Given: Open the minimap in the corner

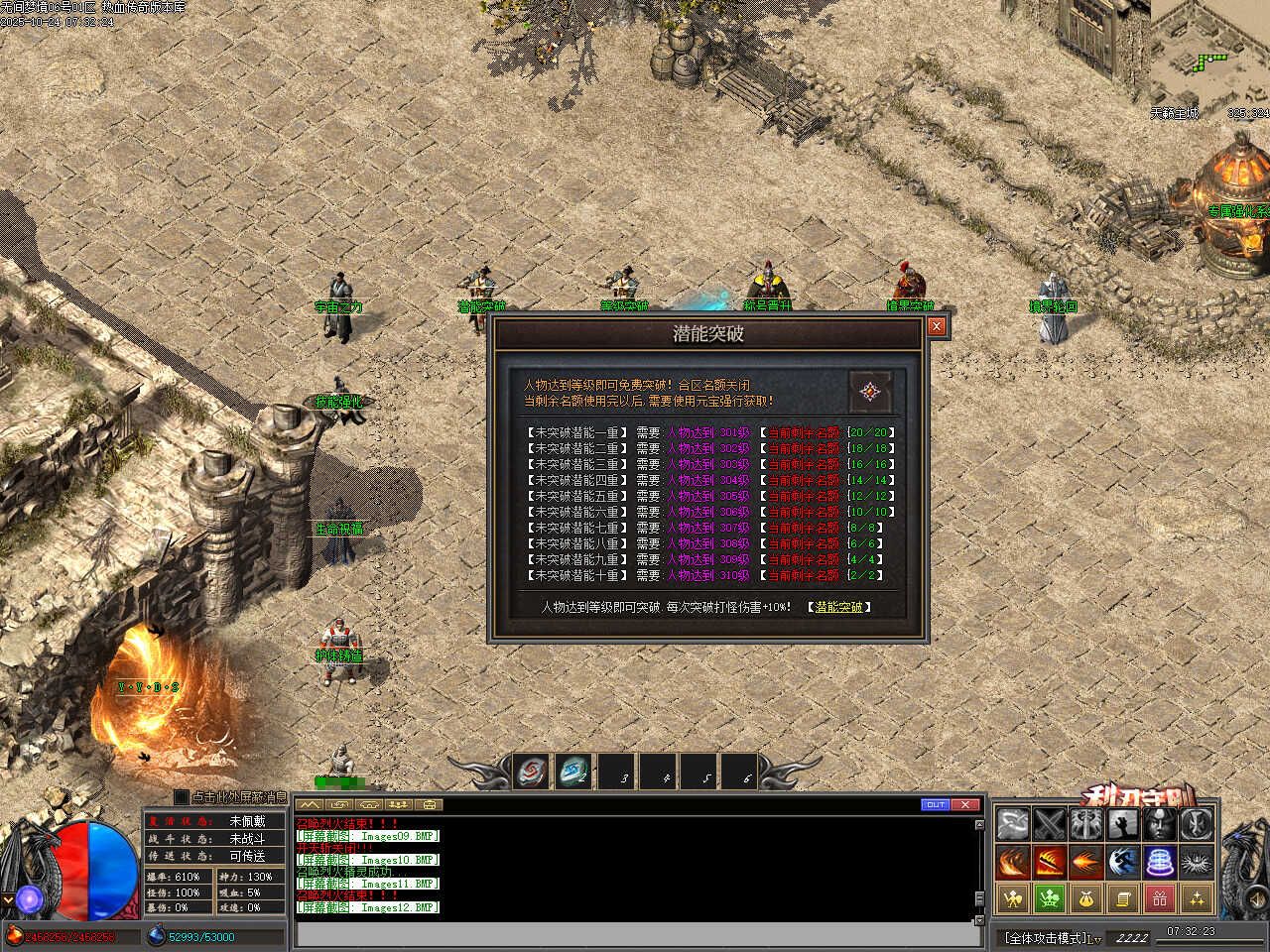Looking at the screenshot, I should (1210, 55).
